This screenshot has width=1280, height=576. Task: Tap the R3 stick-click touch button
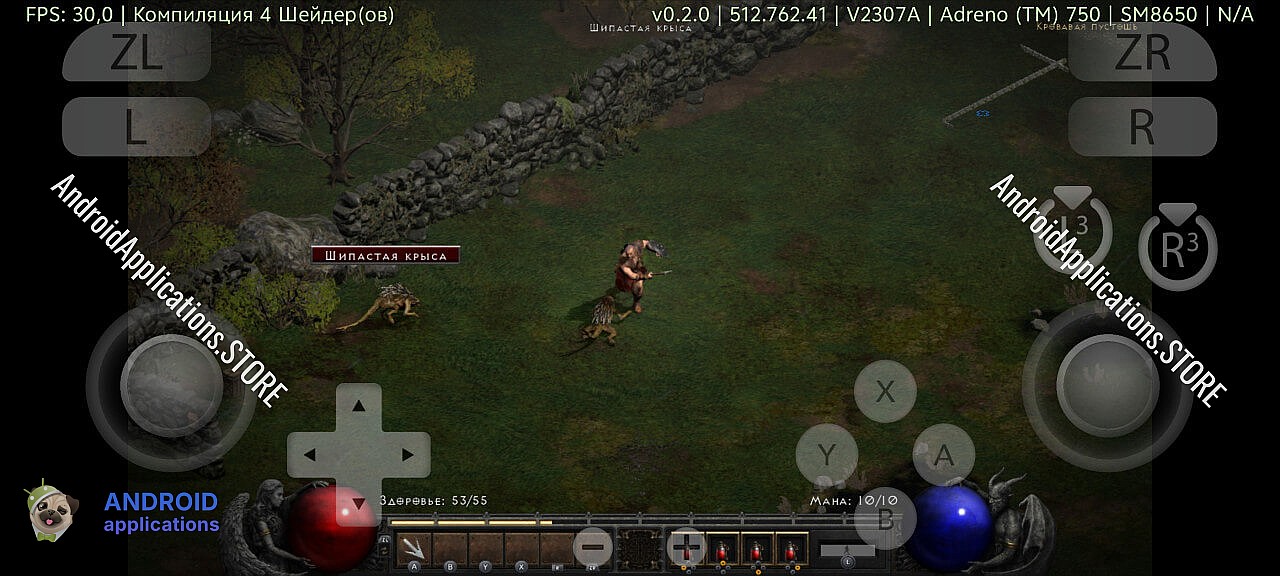[1177, 251]
